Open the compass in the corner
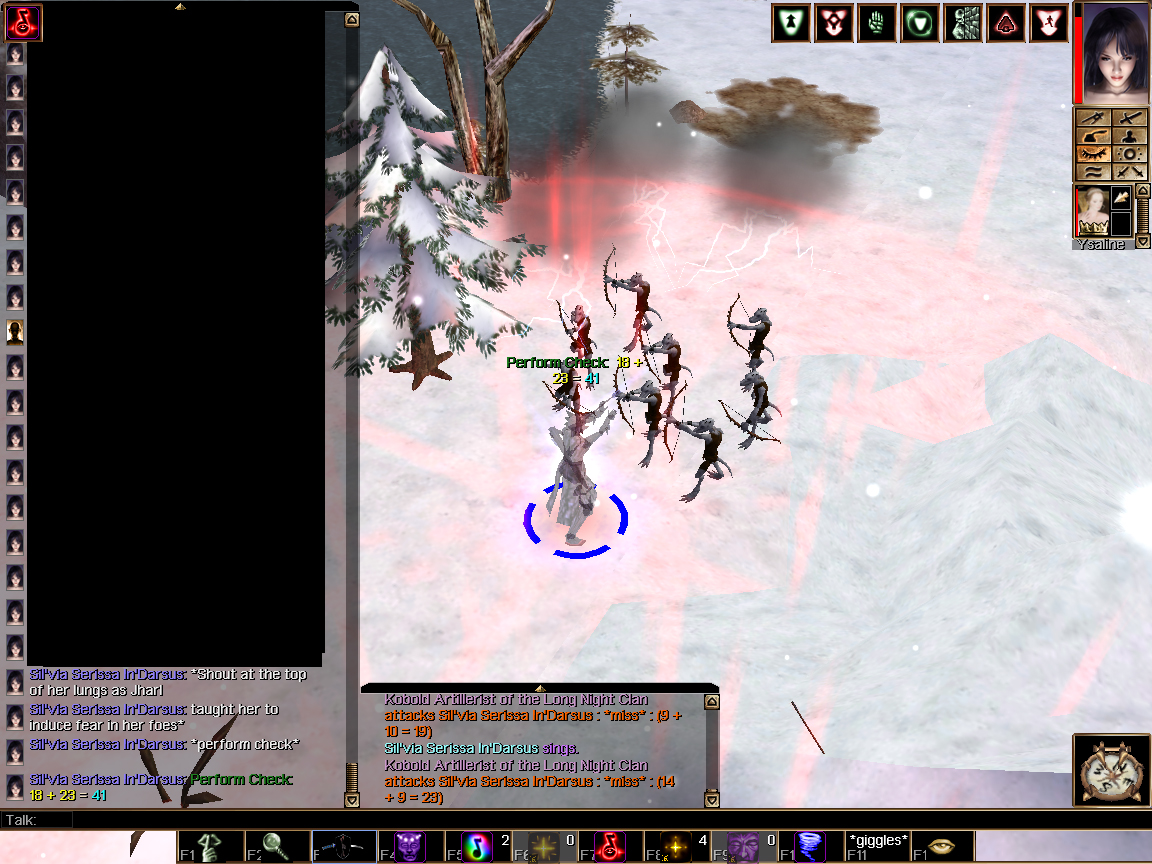The image size is (1152, 864). pyautogui.click(x=1112, y=770)
